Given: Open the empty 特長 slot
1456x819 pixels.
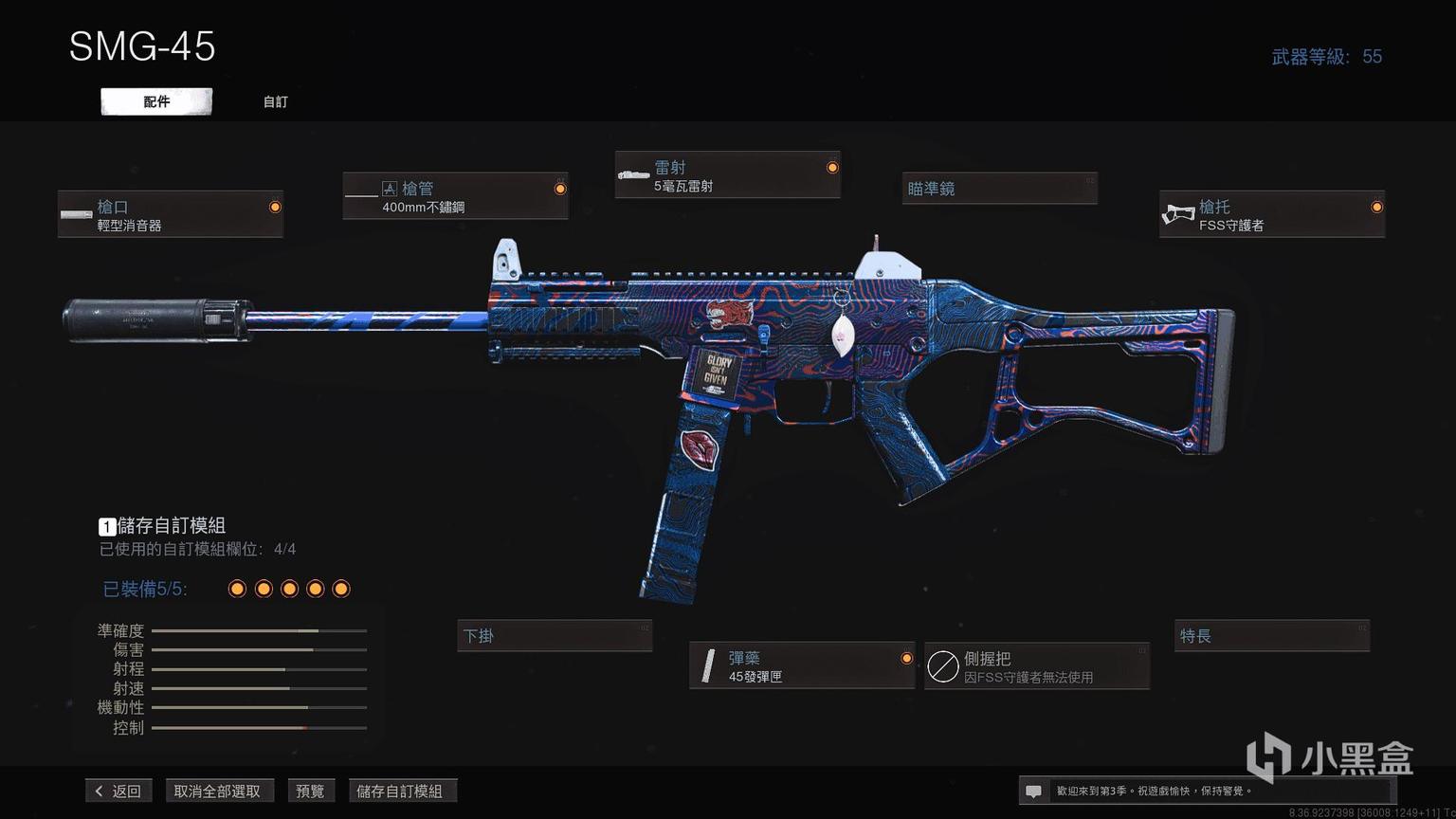Looking at the screenshot, I should [1272, 636].
